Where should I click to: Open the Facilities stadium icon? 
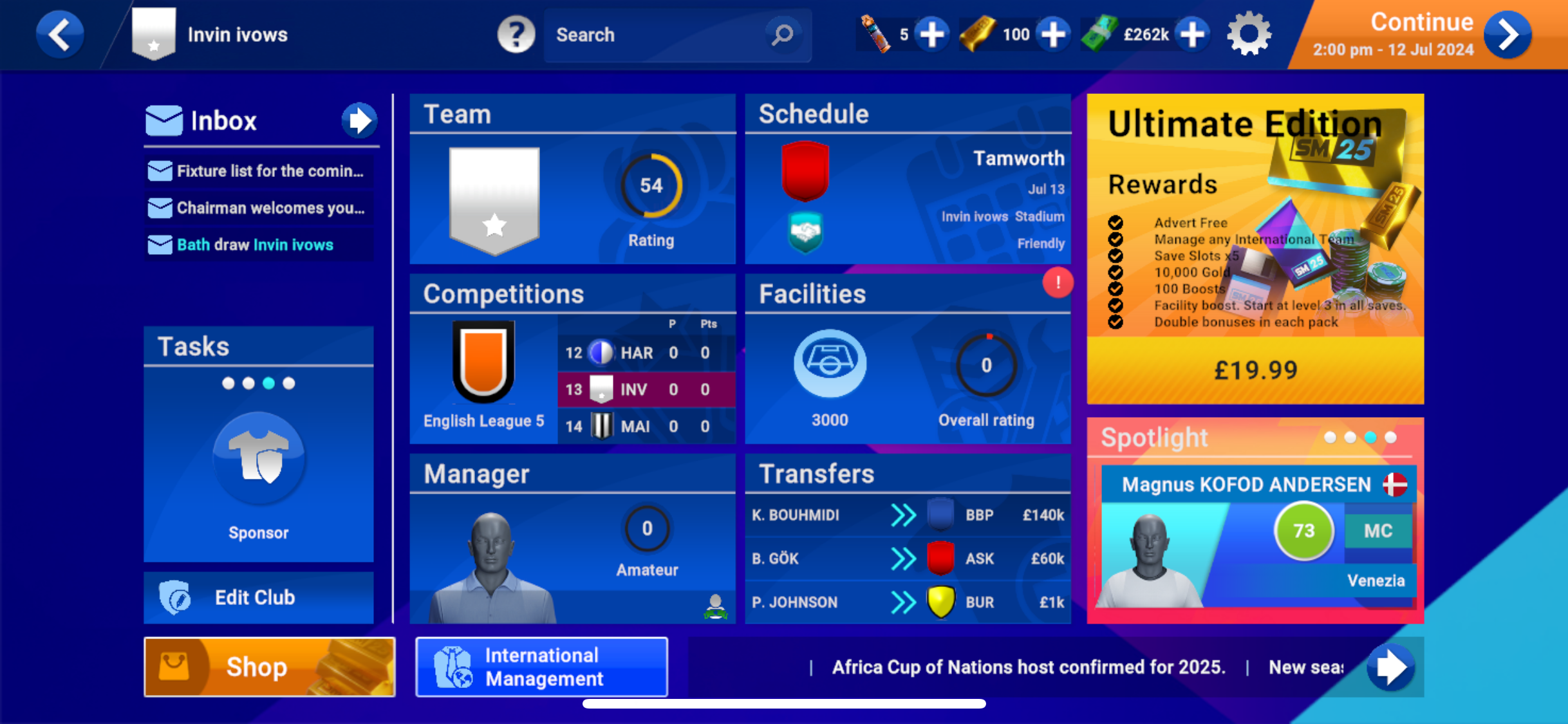[x=830, y=364]
